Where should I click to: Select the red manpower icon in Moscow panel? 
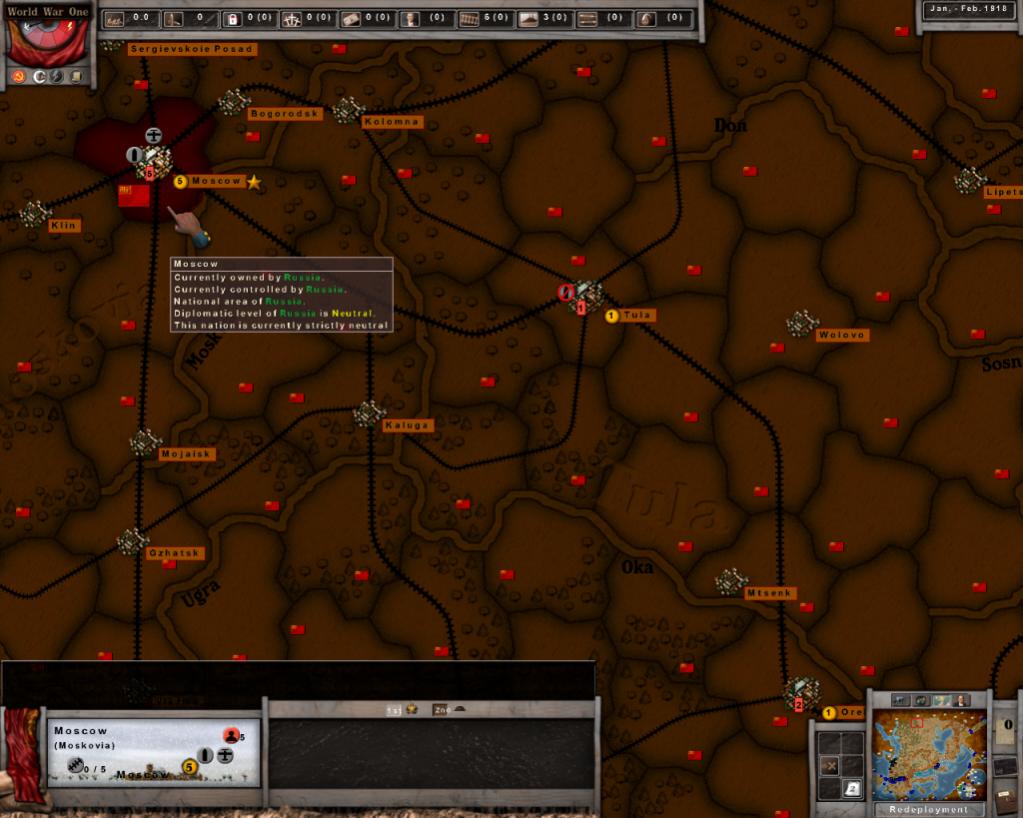point(231,736)
